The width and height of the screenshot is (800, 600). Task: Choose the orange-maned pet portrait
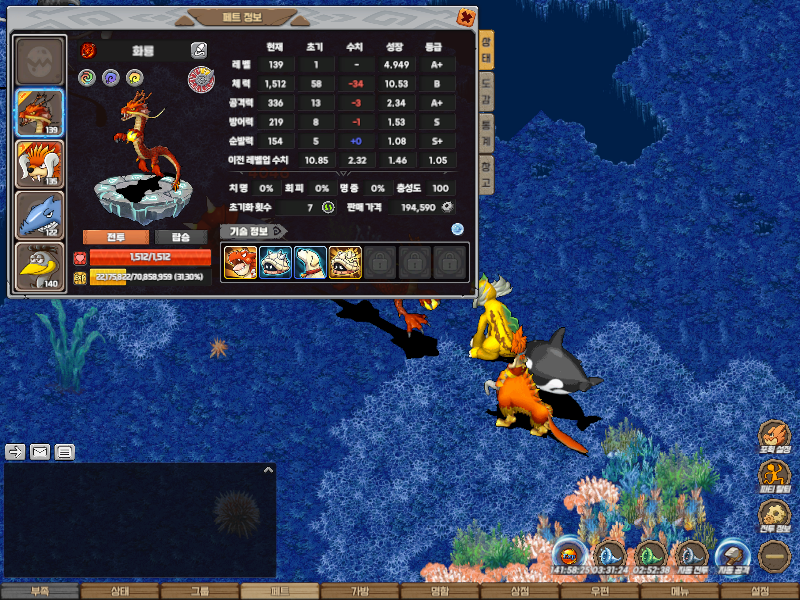(40, 164)
